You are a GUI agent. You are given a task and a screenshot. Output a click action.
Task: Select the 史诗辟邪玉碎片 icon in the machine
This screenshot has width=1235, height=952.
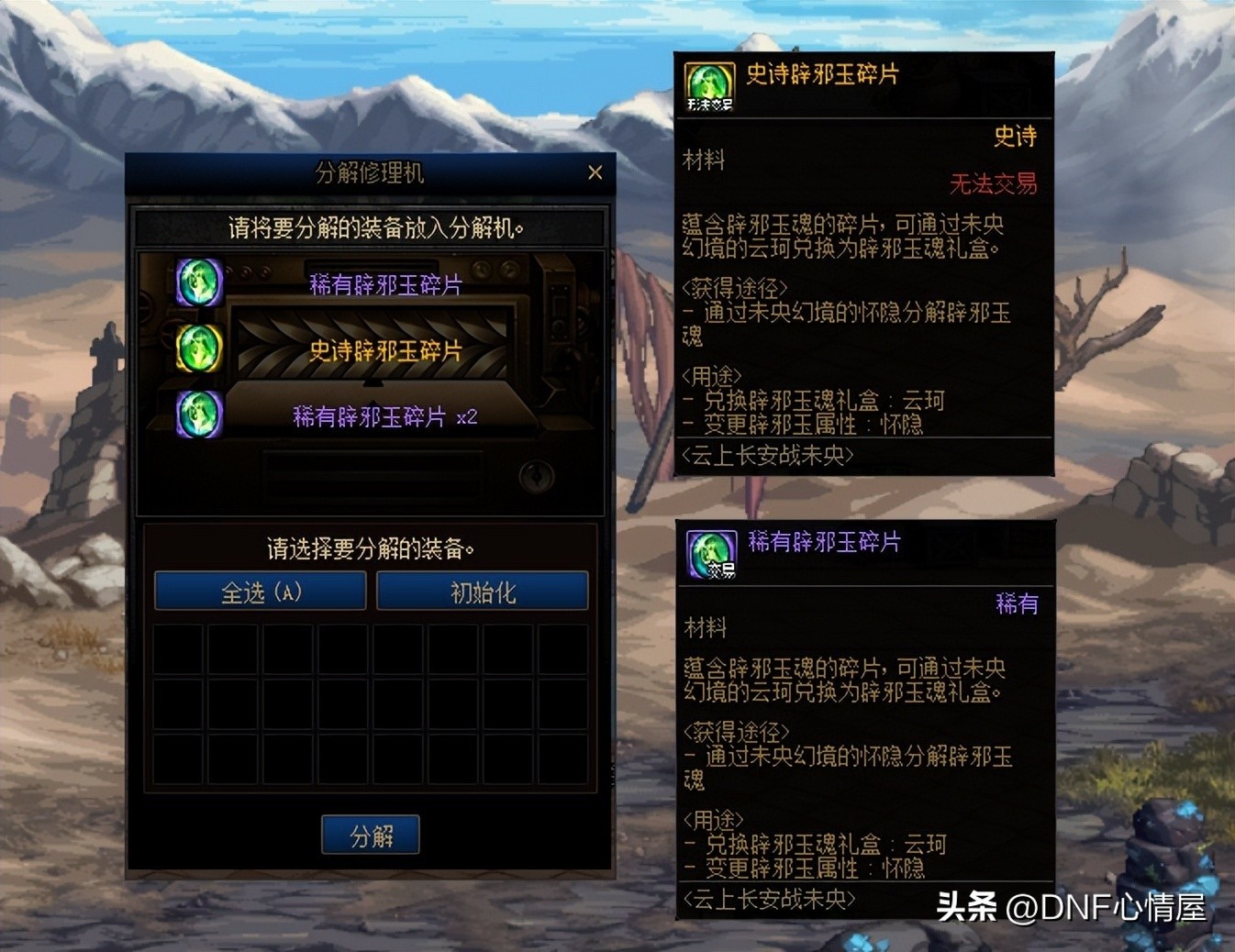click(199, 348)
